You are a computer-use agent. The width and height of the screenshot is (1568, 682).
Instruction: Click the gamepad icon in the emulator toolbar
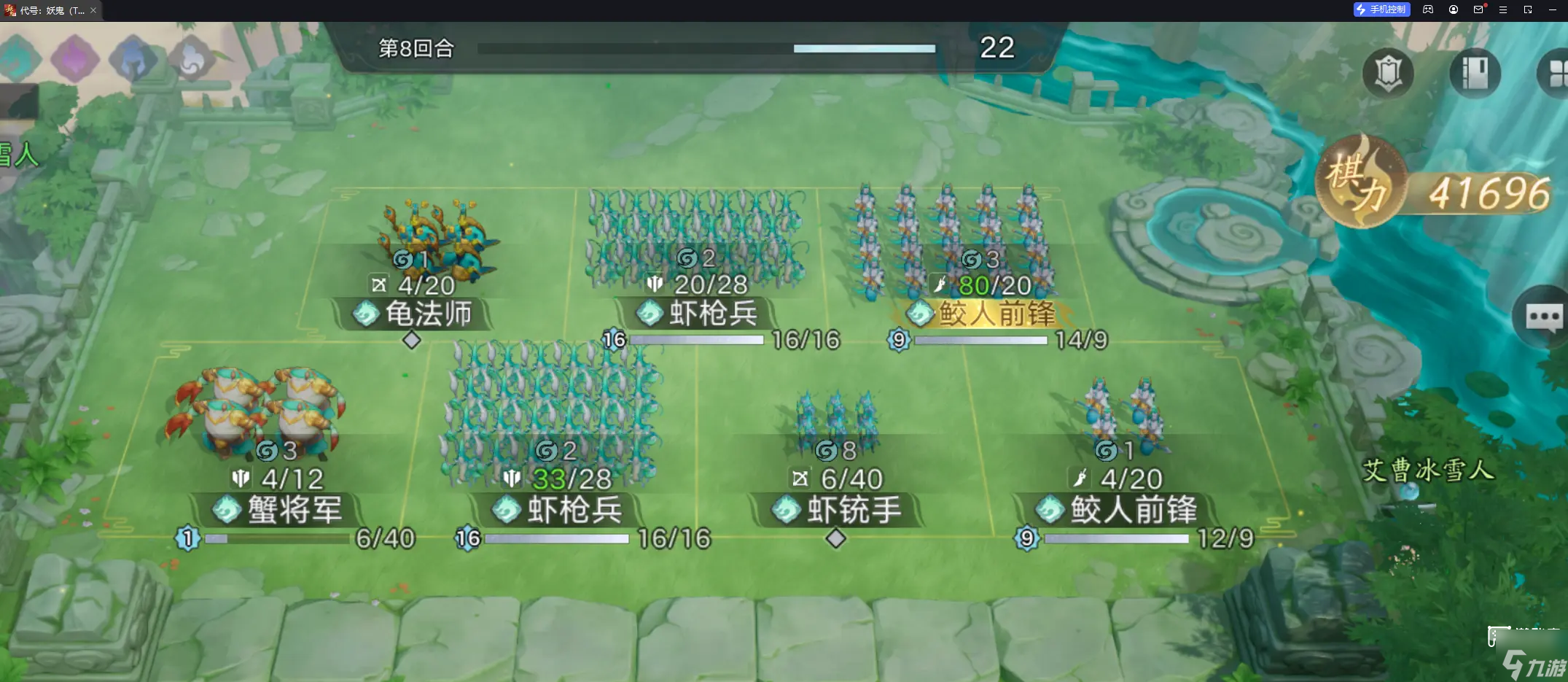1427,10
